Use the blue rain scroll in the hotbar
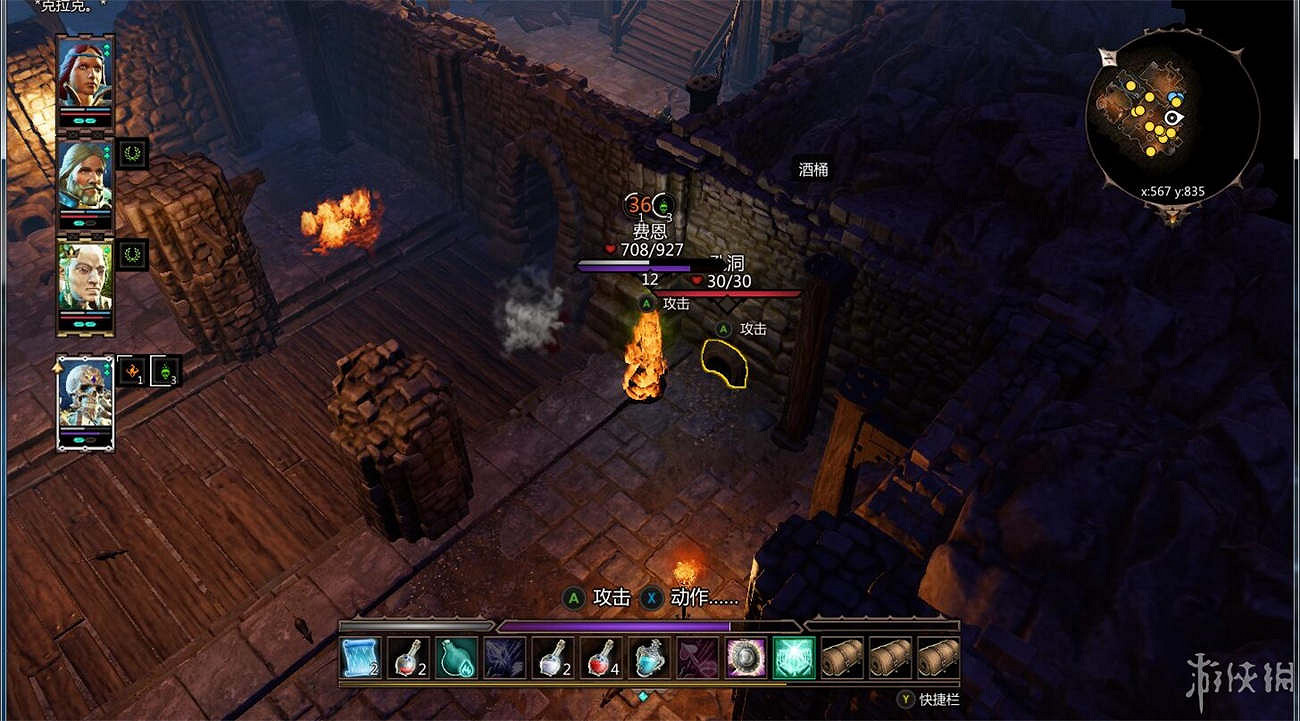1300x721 pixels. click(x=359, y=658)
